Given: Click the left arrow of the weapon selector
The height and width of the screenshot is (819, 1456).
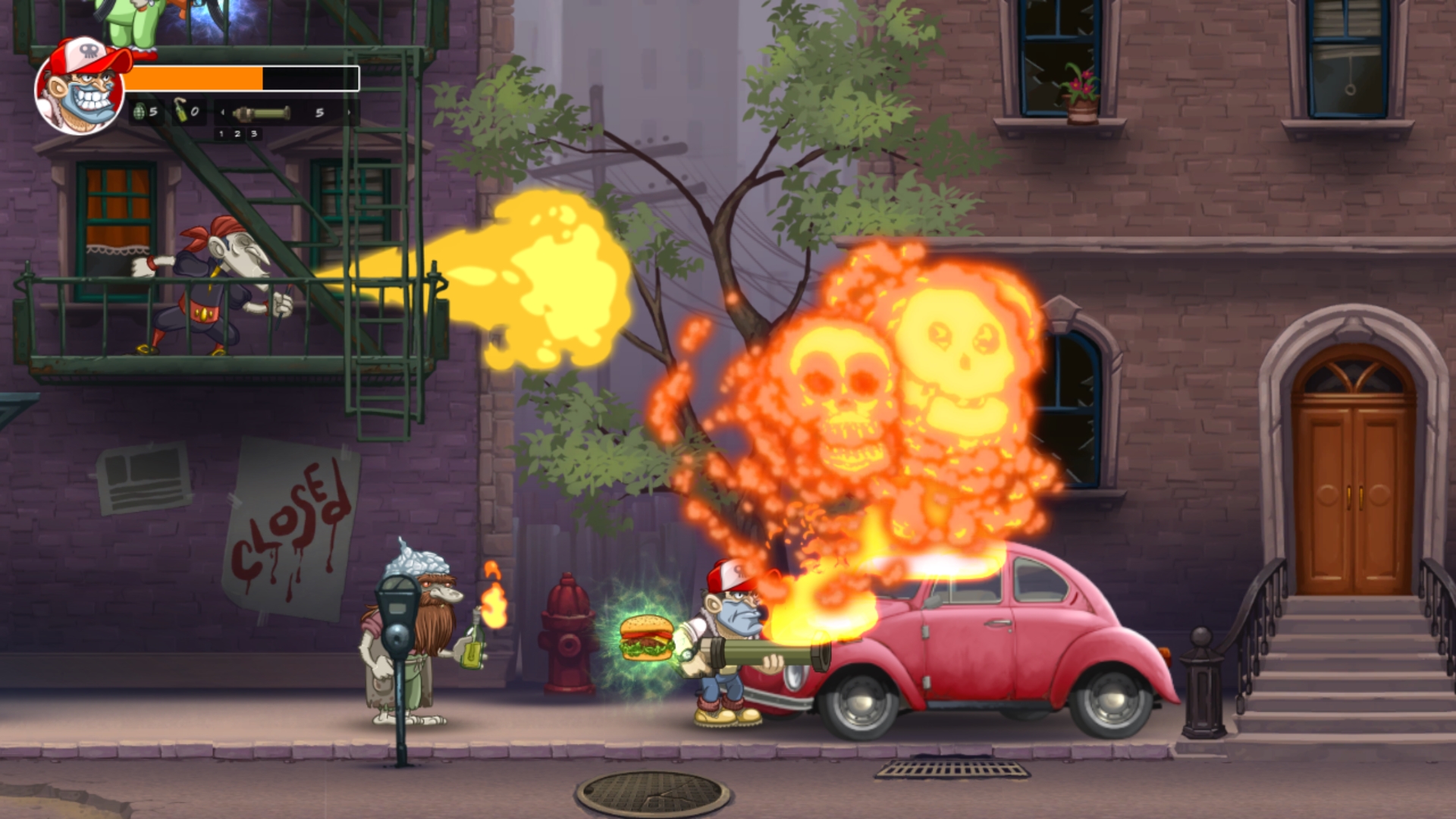Looking at the screenshot, I should (223, 112).
